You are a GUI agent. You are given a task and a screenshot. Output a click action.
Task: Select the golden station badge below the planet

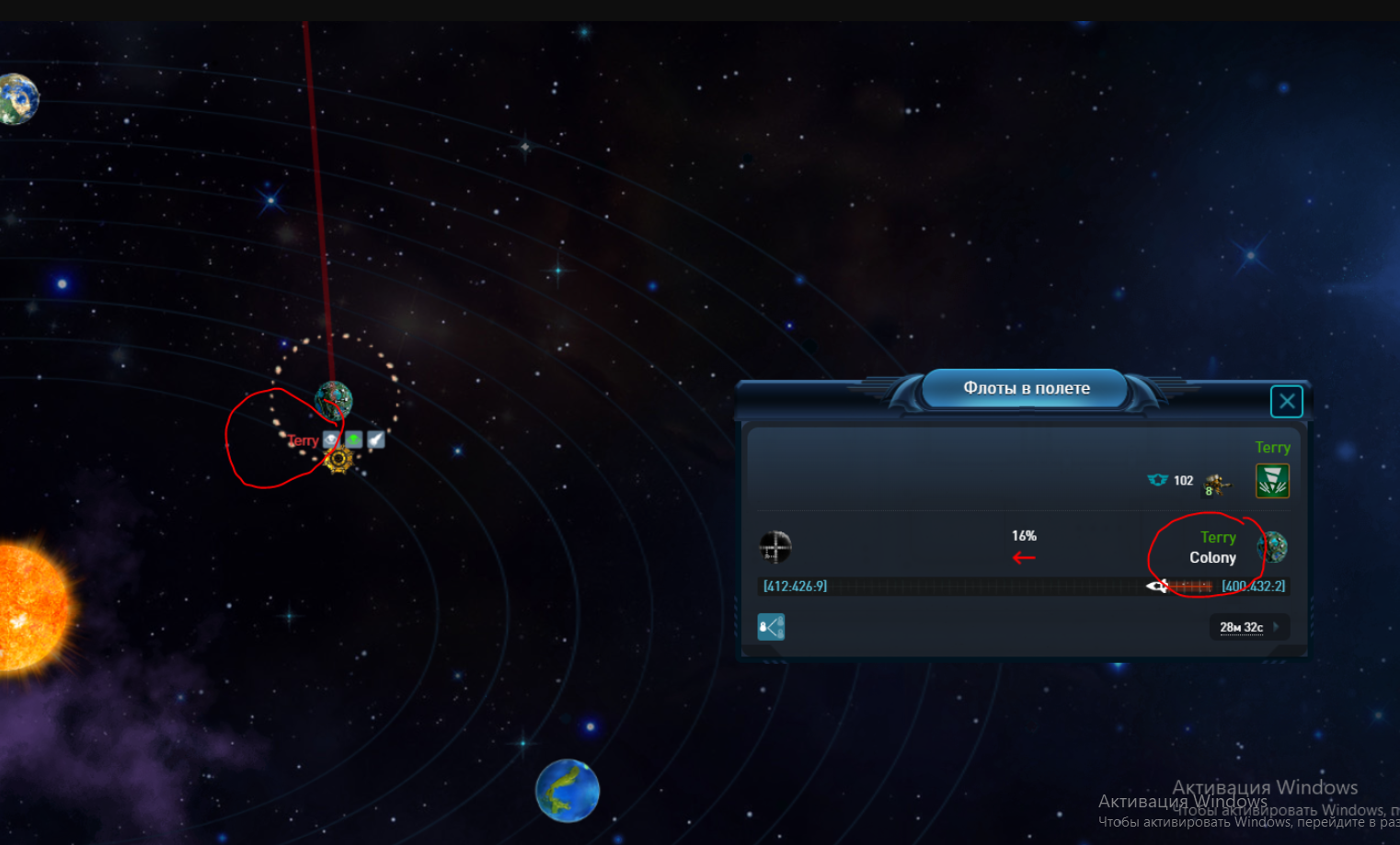point(339,460)
